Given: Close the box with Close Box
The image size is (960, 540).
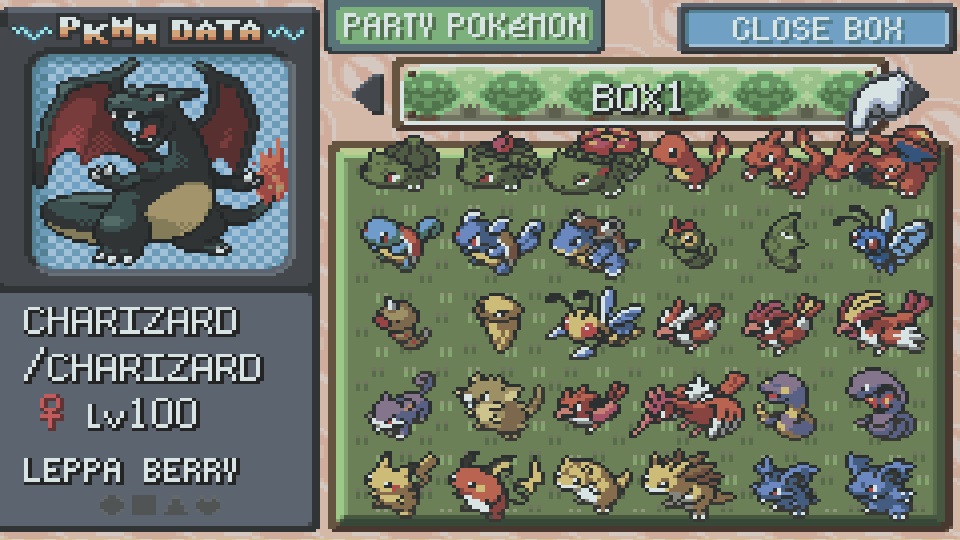Looking at the screenshot, I should point(815,29).
